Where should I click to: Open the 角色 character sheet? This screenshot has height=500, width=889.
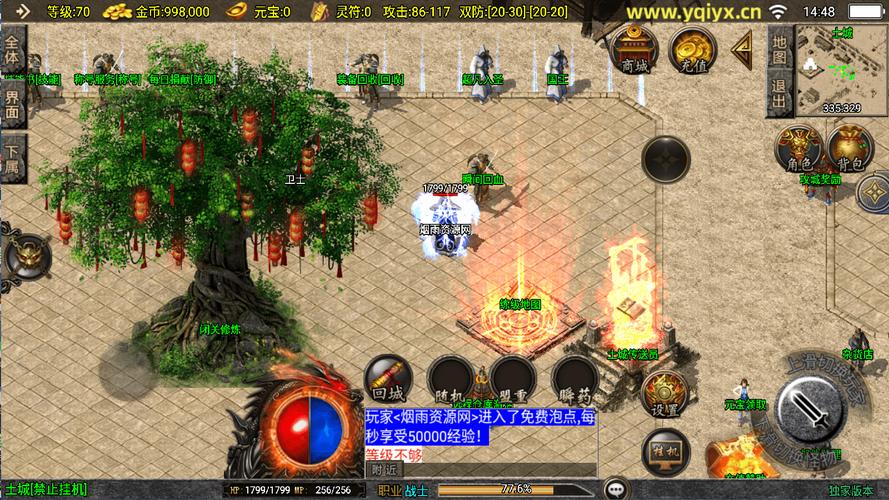tap(798, 149)
